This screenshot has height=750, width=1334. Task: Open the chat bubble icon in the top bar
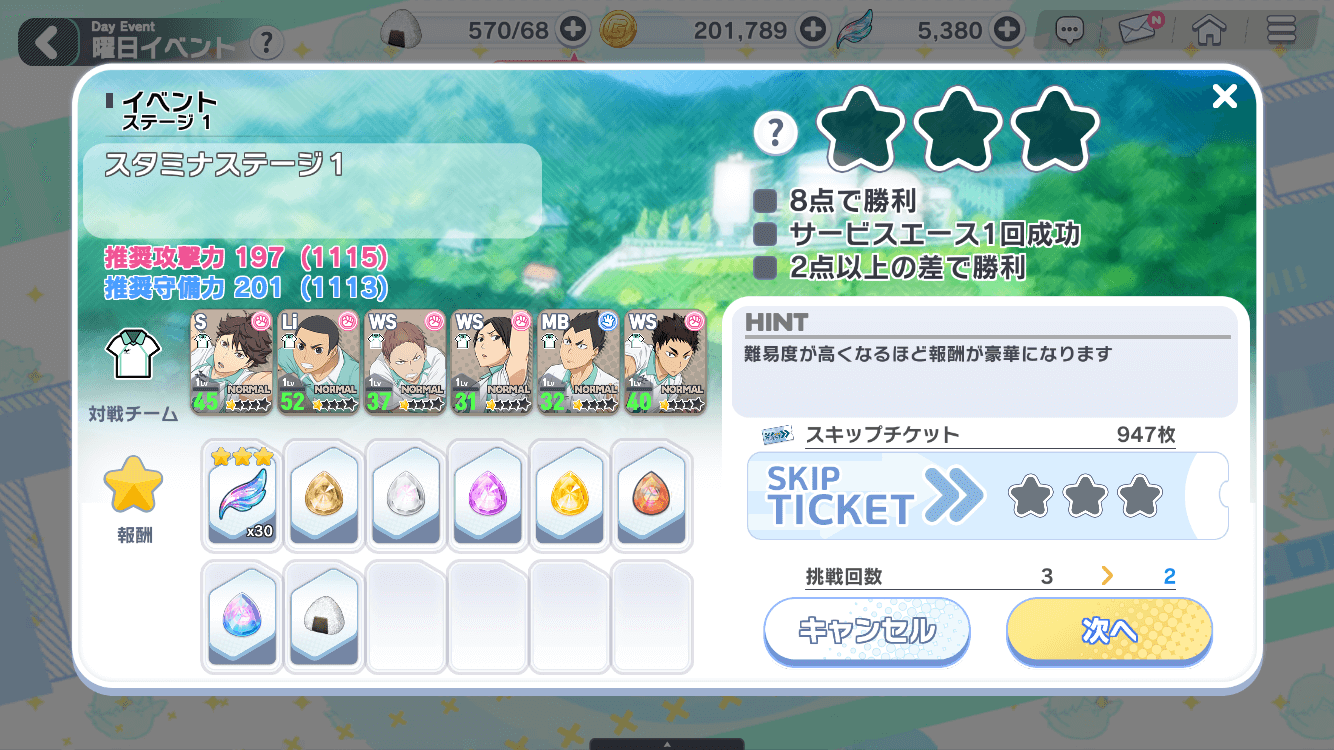[x=1069, y=30]
